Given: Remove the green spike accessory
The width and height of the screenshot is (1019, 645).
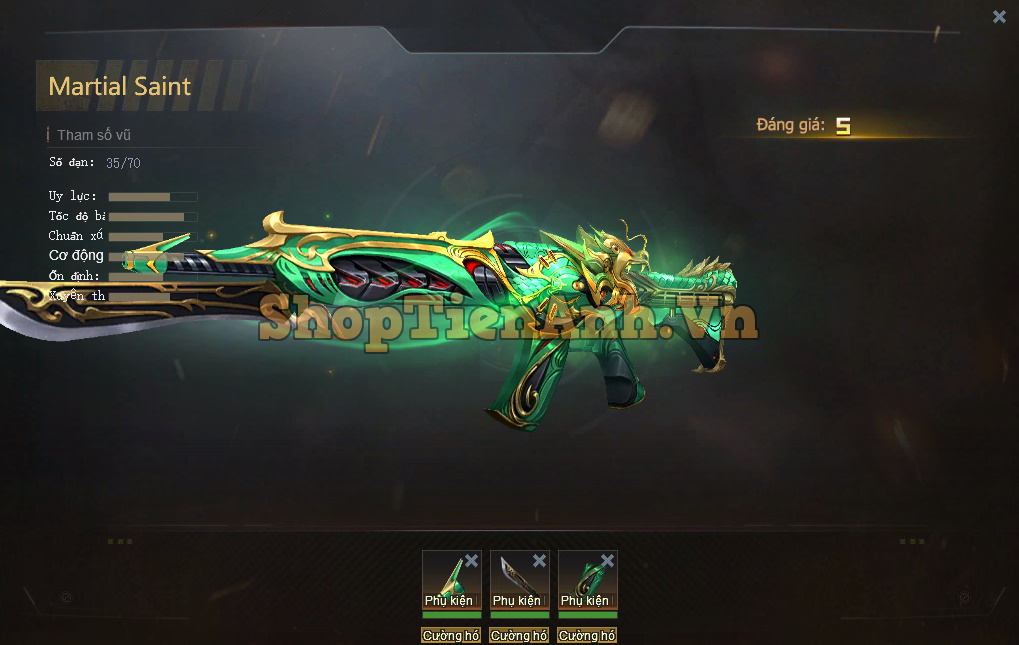Looking at the screenshot, I should [x=472, y=561].
